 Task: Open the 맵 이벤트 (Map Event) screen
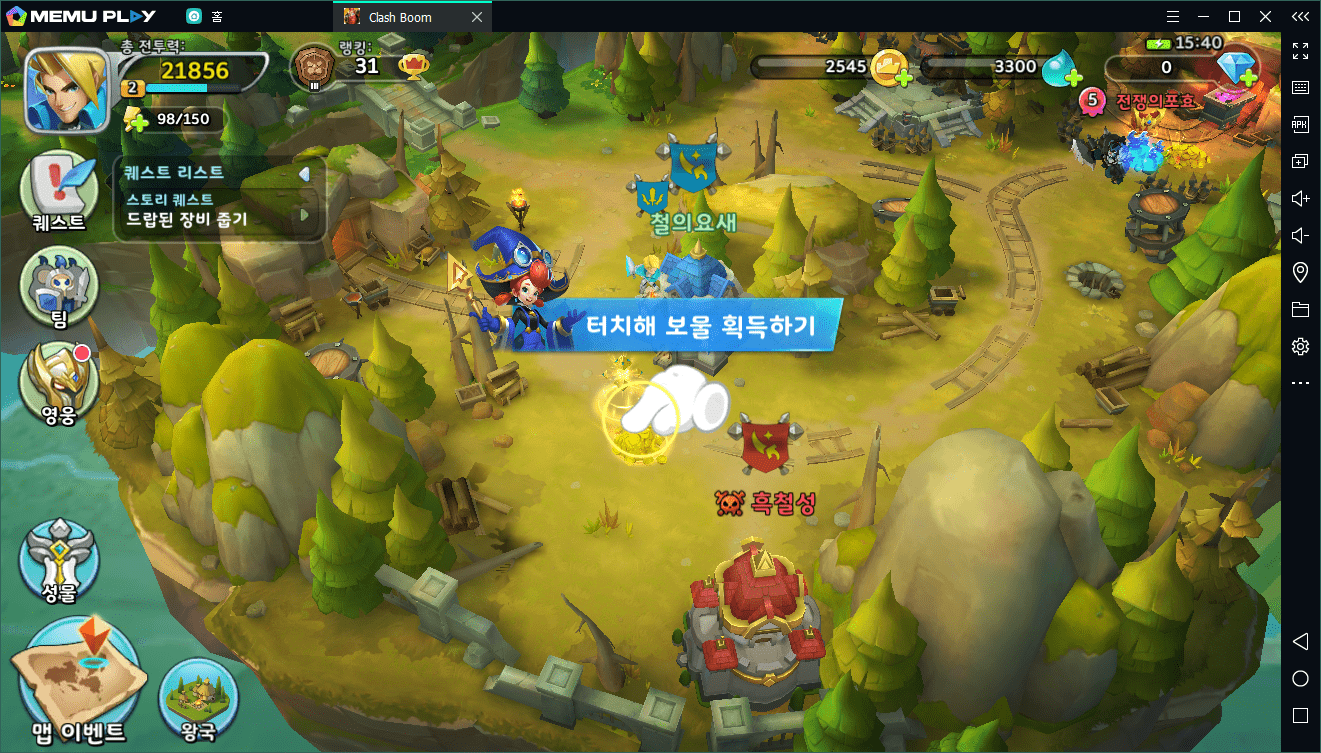78,675
